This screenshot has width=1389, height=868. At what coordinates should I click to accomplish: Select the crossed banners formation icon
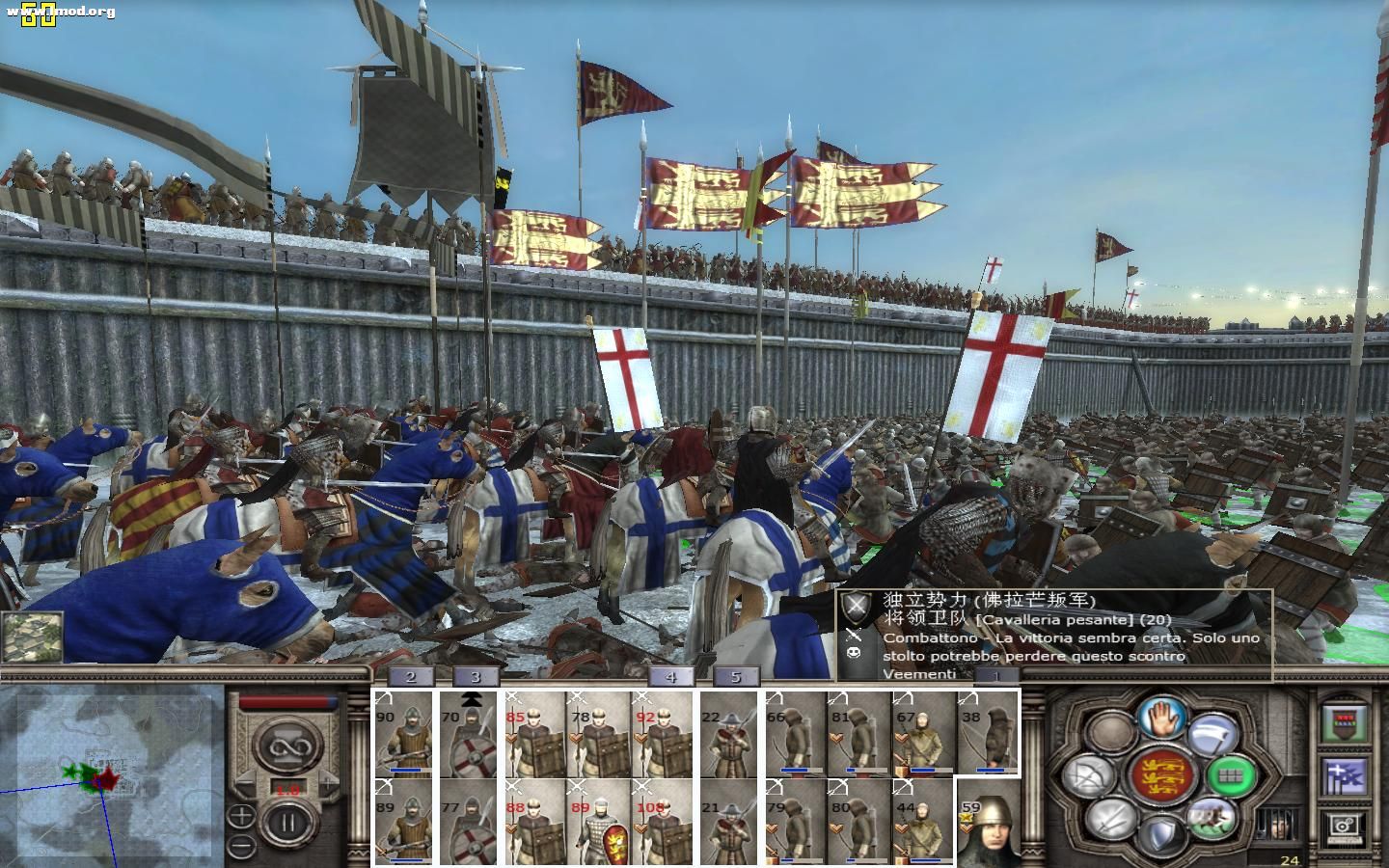coord(1346,776)
